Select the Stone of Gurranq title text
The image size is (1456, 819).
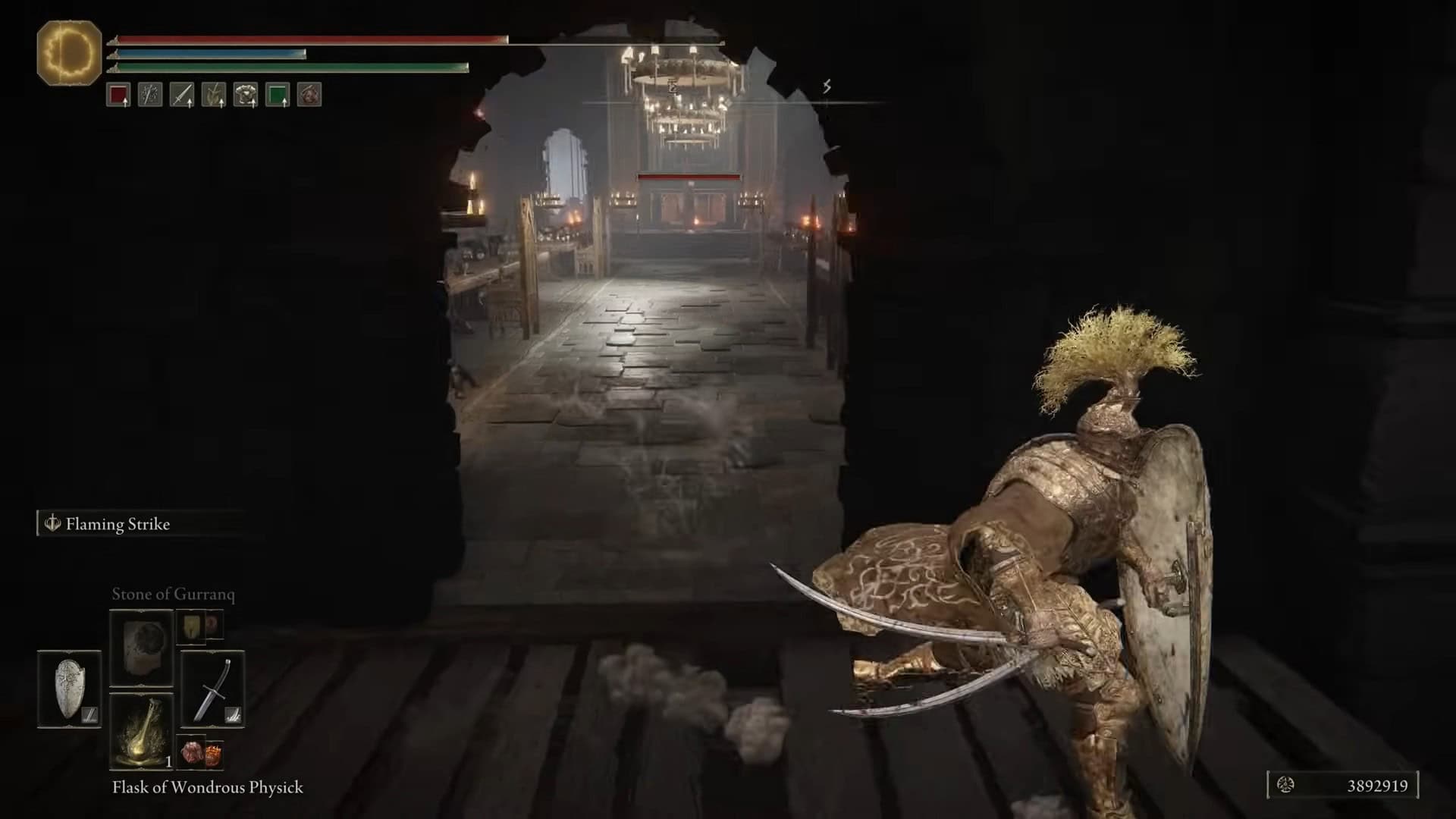tap(173, 594)
